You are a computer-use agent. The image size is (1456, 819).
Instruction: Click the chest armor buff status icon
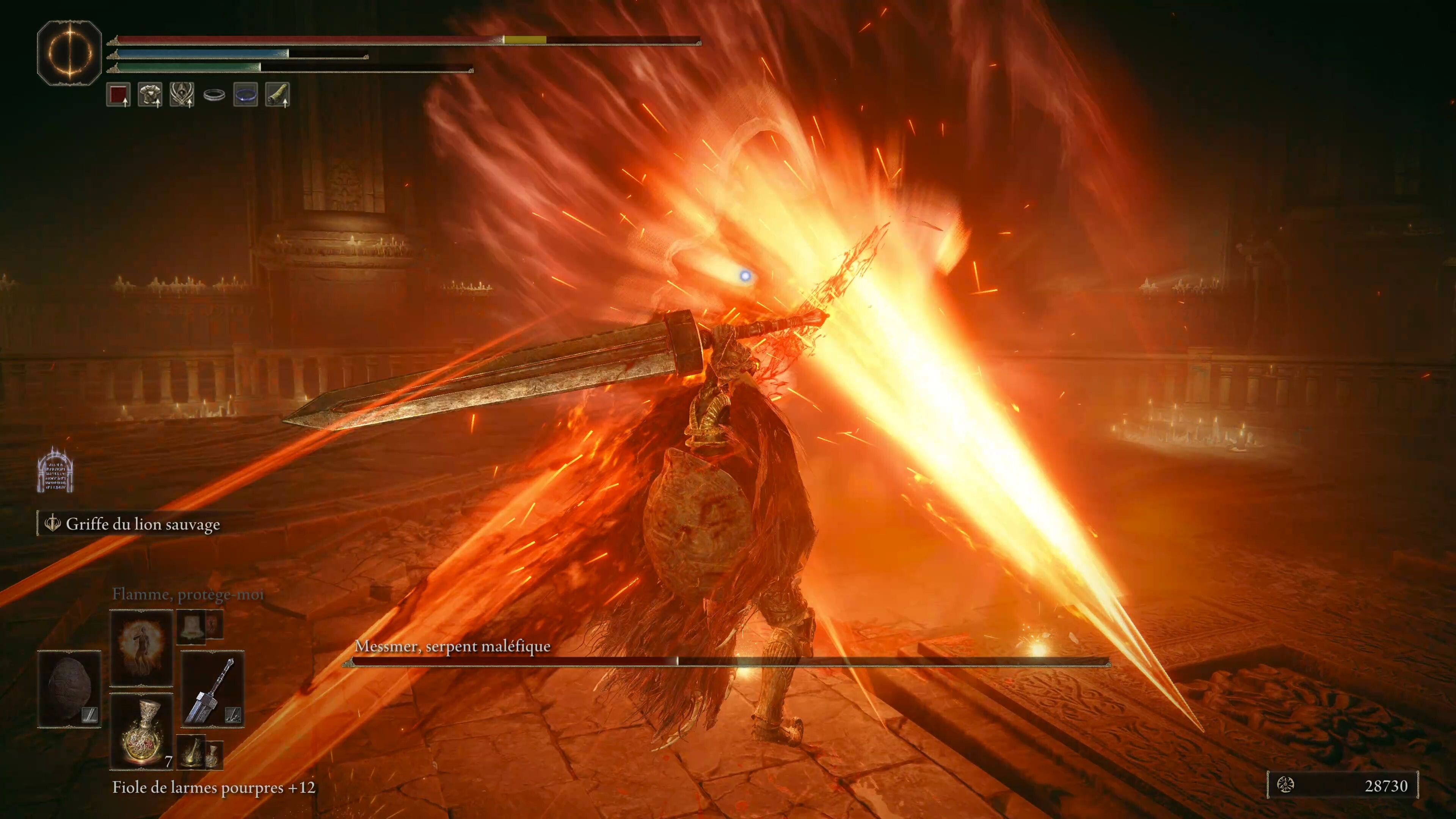tap(150, 94)
